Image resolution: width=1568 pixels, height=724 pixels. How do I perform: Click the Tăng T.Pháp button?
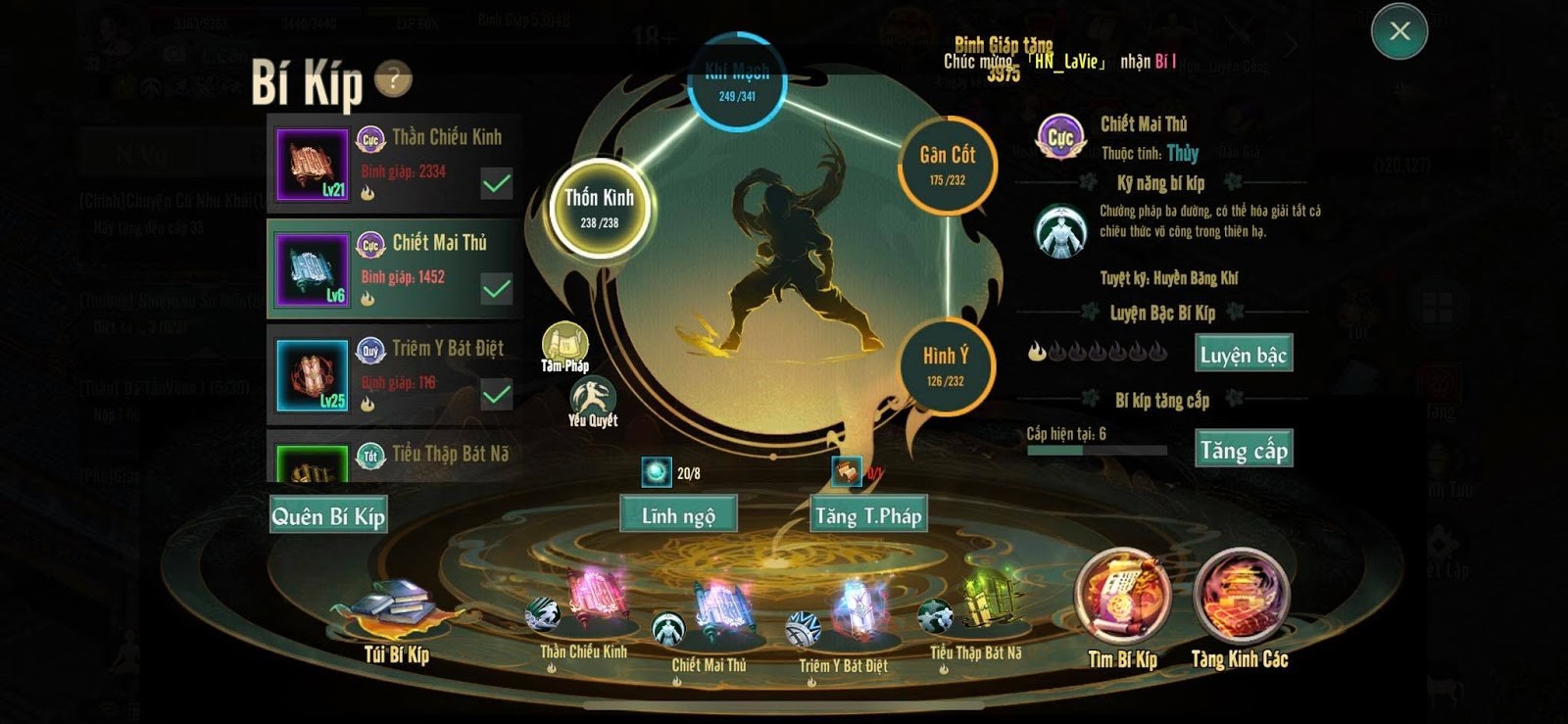(x=868, y=514)
